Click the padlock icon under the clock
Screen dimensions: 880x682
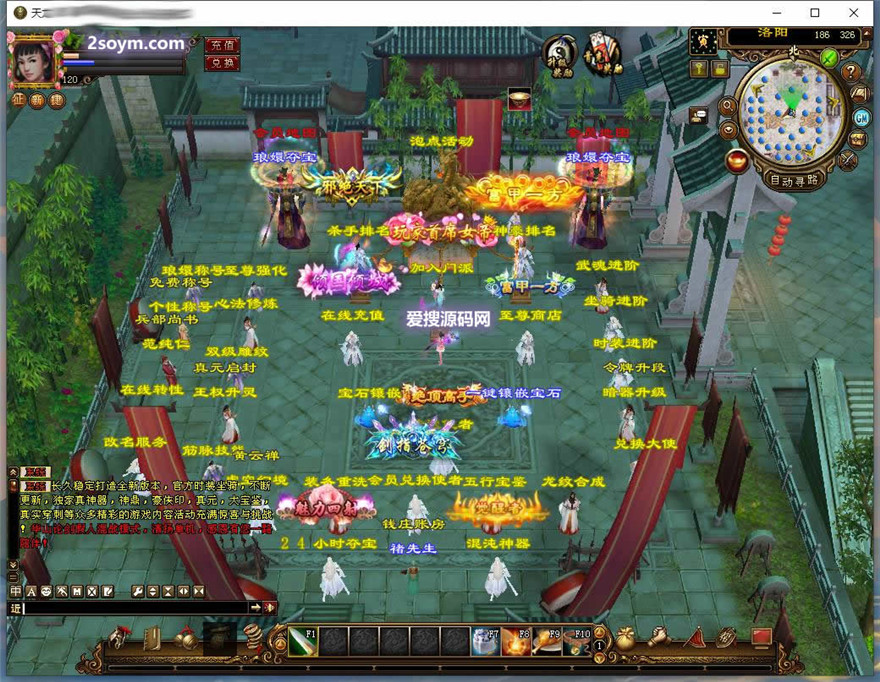tap(720, 68)
